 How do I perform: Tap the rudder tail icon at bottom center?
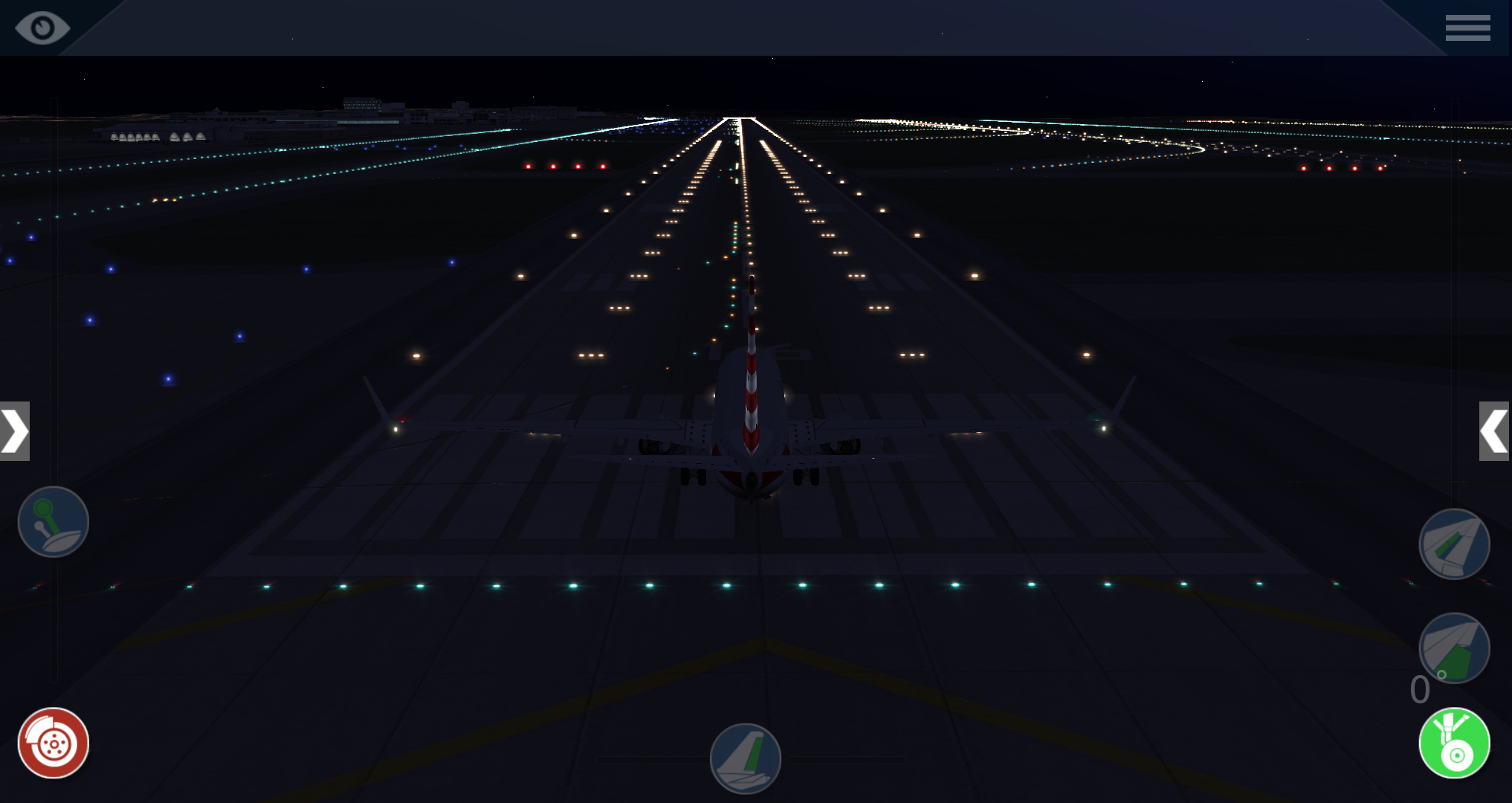tap(746, 758)
